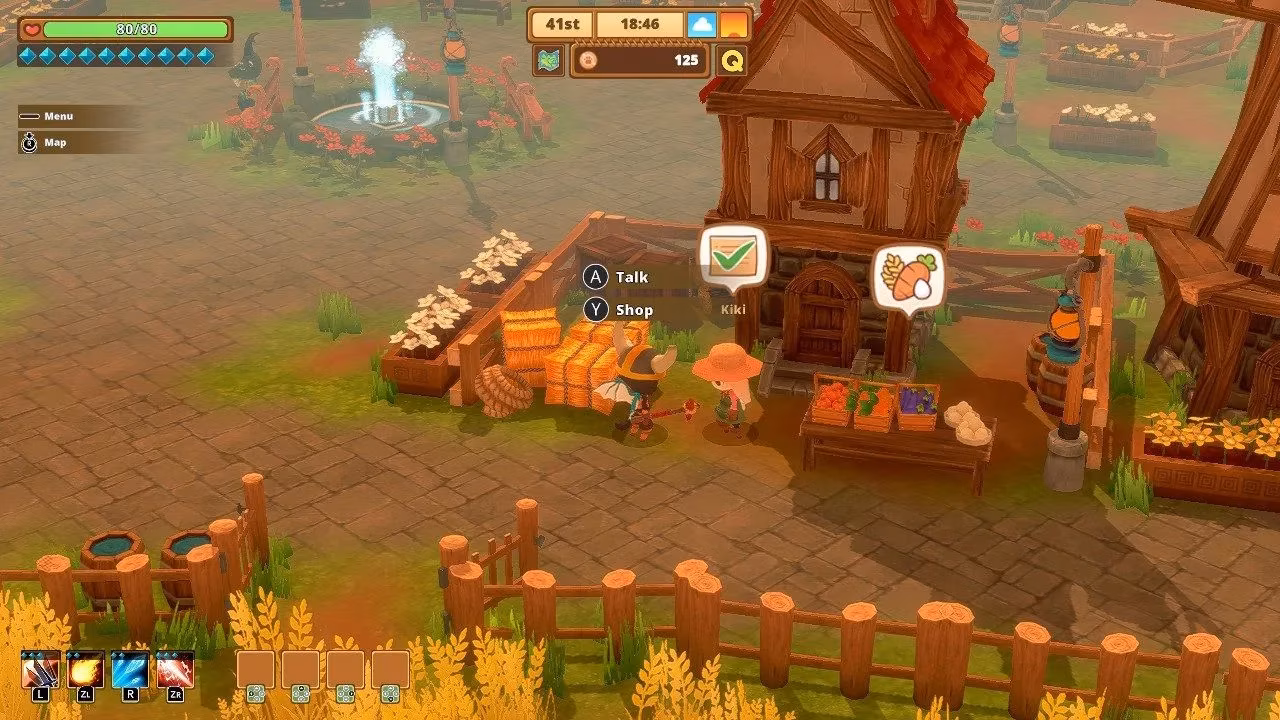1280x720 pixels.
Task: Open the map icon beside the coin counter
Action: [549, 60]
